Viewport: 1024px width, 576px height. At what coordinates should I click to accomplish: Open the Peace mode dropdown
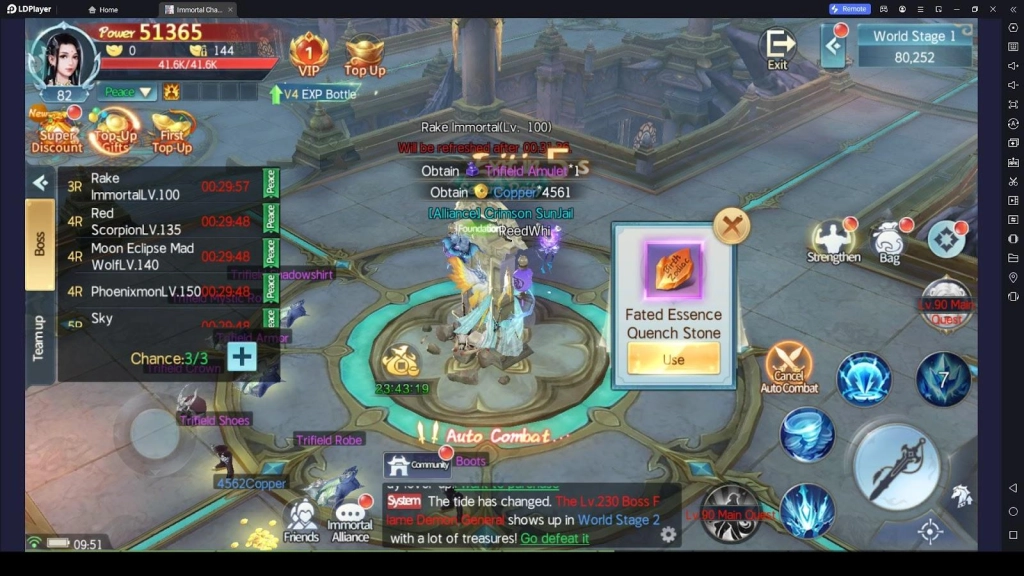[x=130, y=92]
